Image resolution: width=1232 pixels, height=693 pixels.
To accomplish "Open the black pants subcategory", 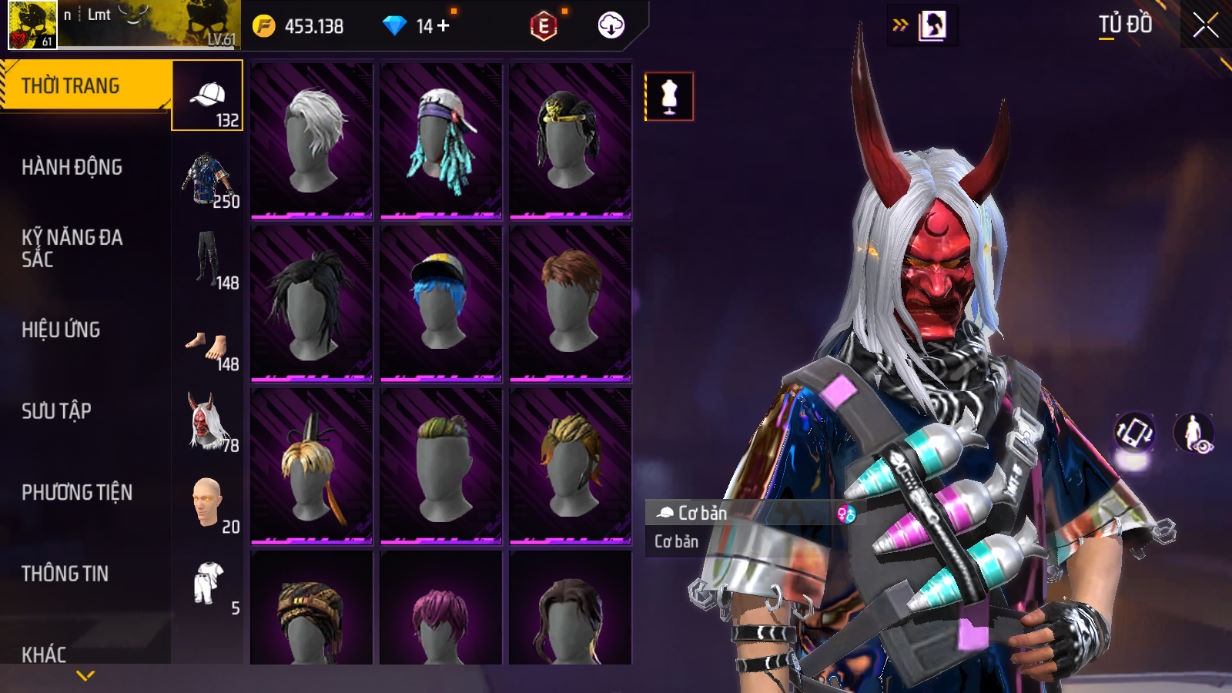I will [x=208, y=260].
